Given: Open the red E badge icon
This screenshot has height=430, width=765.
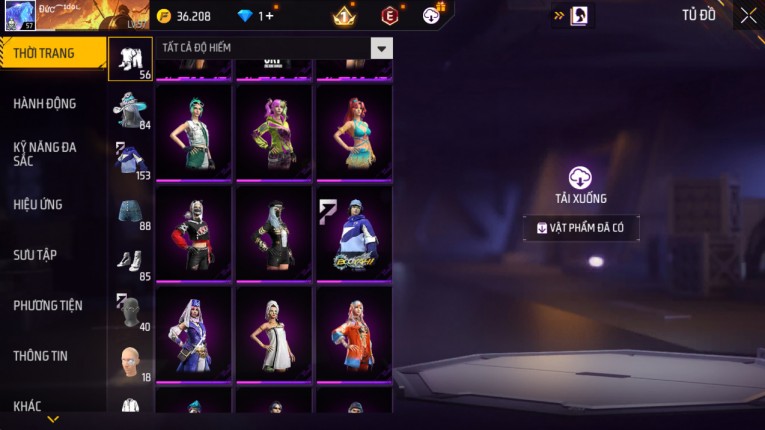Looking at the screenshot, I should 390,15.
